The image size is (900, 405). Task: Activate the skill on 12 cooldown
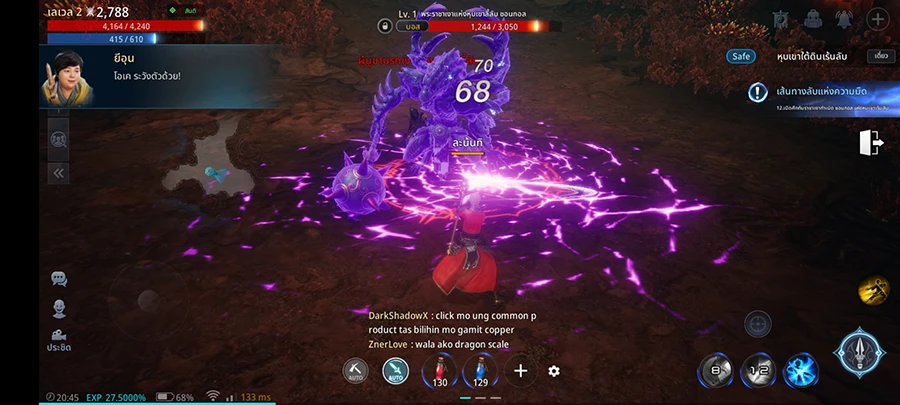pyautogui.click(x=758, y=371)
